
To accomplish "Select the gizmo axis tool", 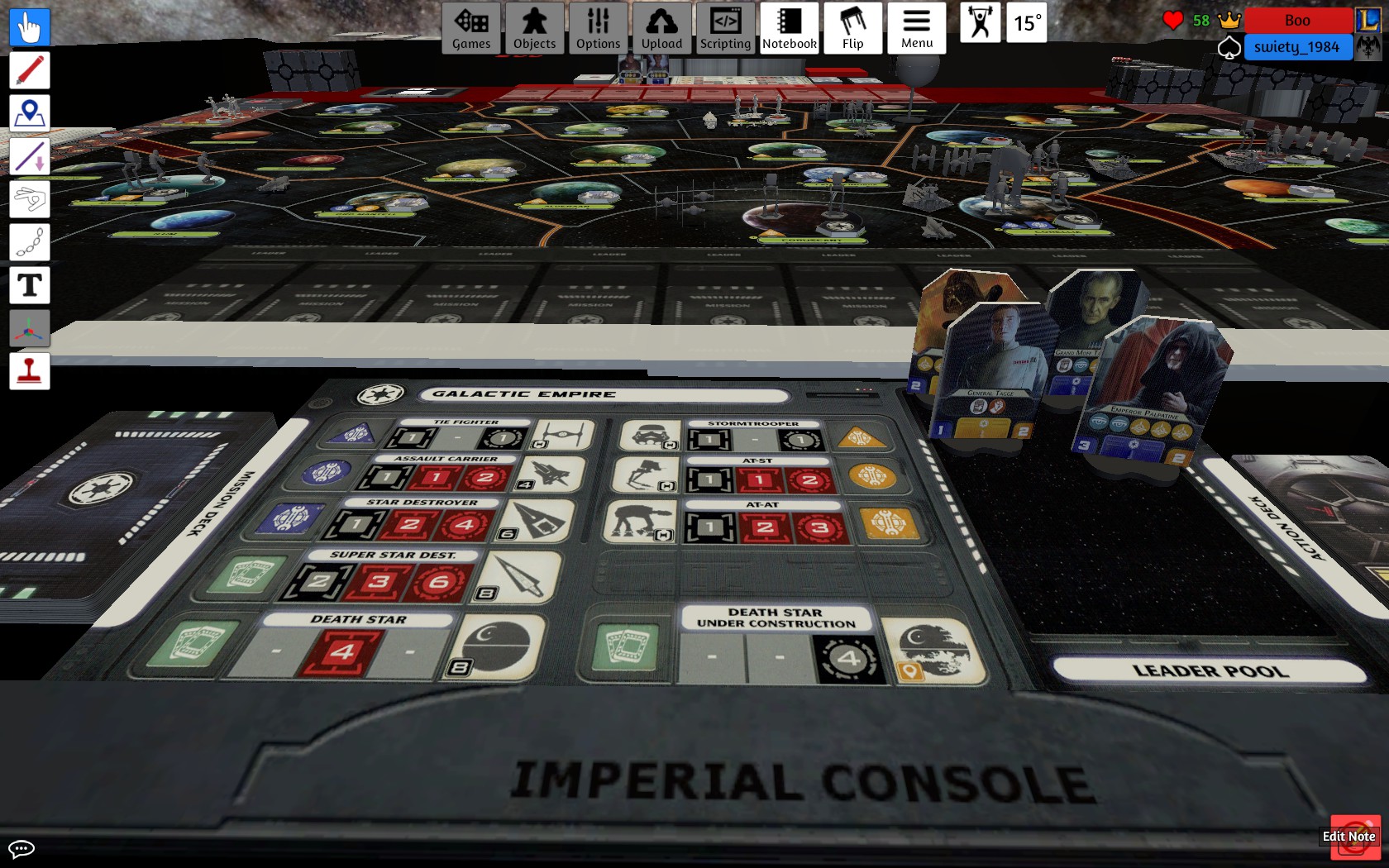I will tap(30, 328).
